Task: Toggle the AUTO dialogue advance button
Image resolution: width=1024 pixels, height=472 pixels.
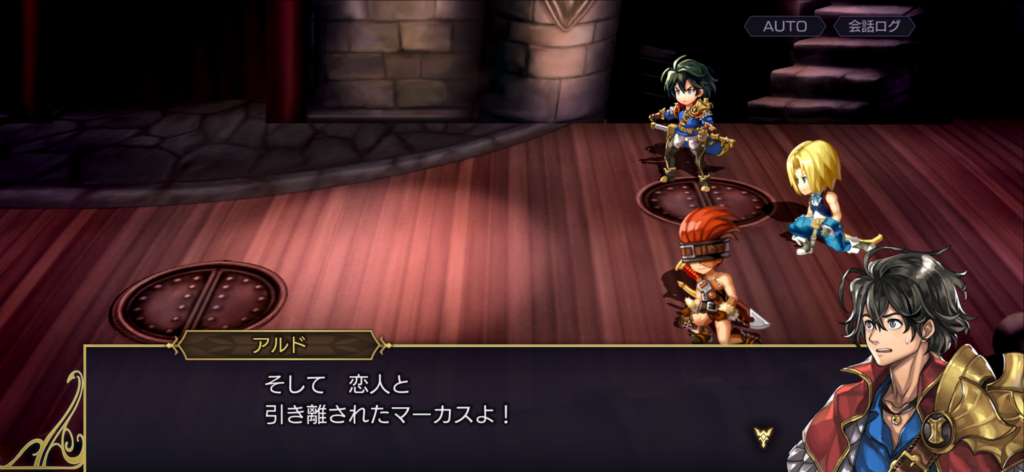Action: point(785,27)
